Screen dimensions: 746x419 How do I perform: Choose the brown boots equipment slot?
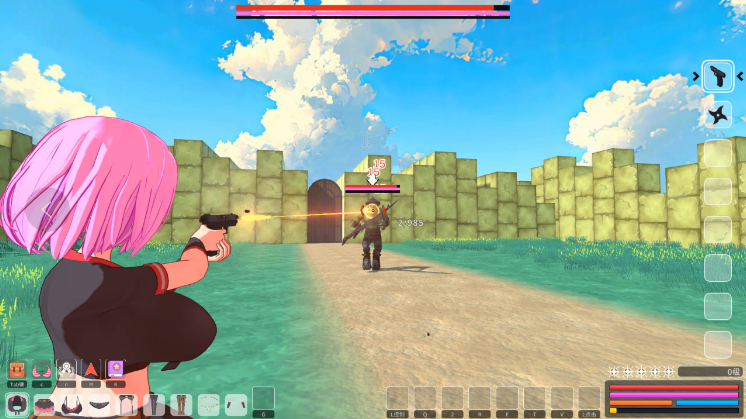point(181,405)
